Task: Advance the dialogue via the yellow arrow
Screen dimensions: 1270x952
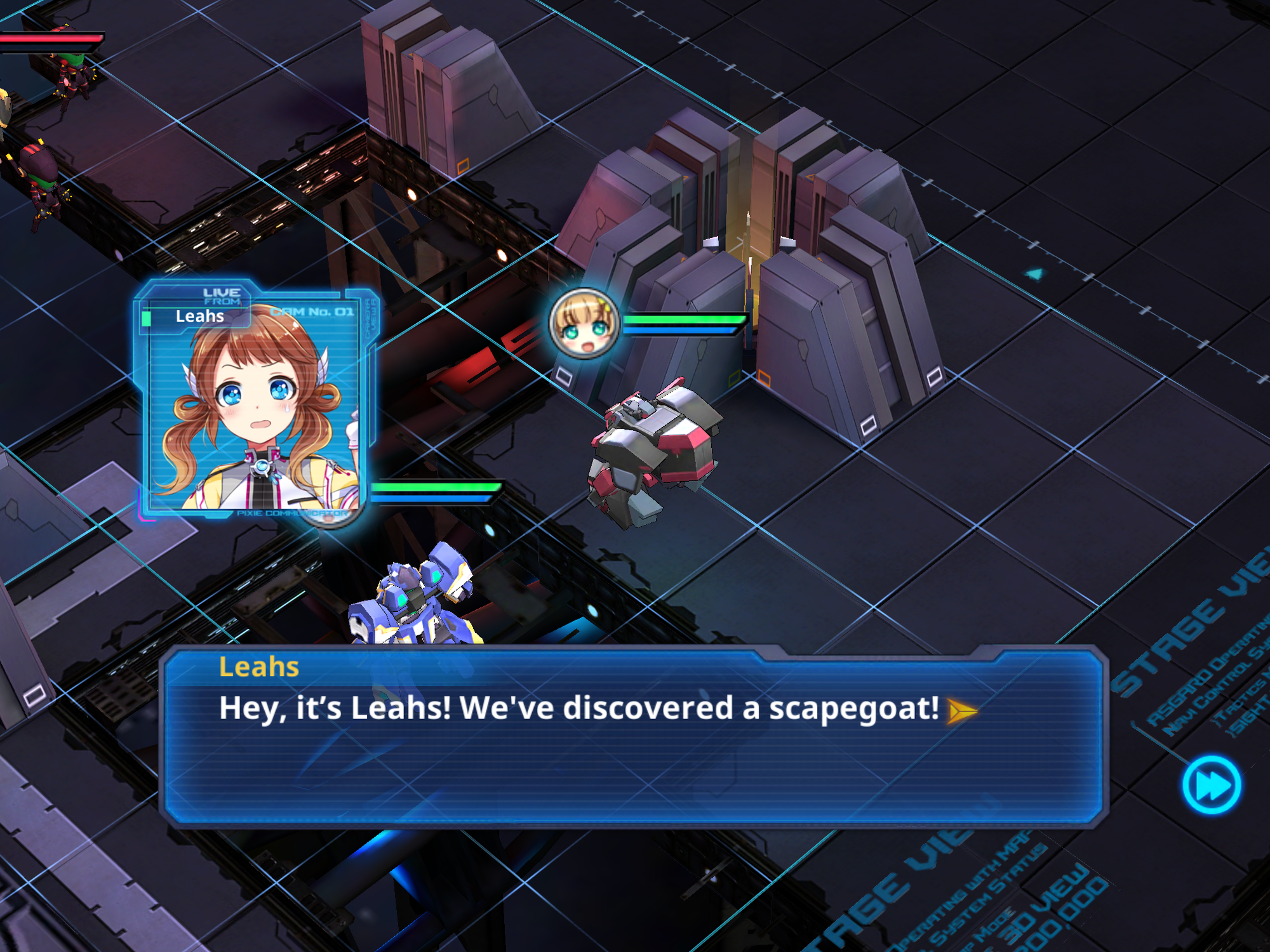Action: pos(961,711)
